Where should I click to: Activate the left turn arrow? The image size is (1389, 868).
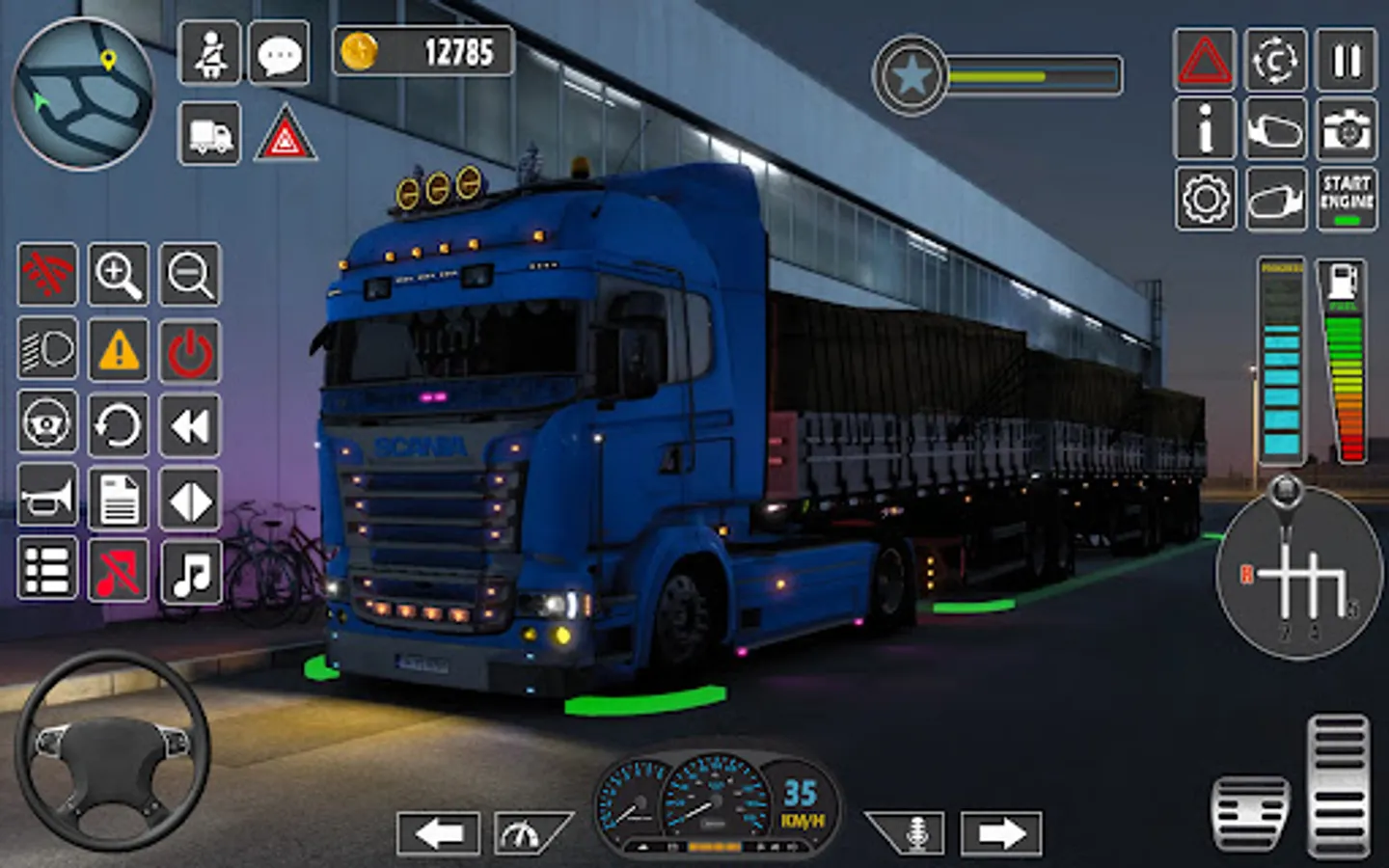coord(438,832)
